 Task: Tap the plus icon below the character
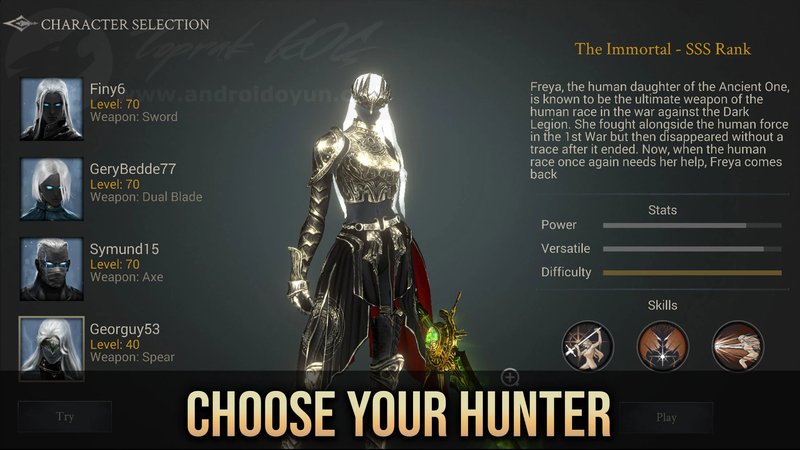coord(510,377)
